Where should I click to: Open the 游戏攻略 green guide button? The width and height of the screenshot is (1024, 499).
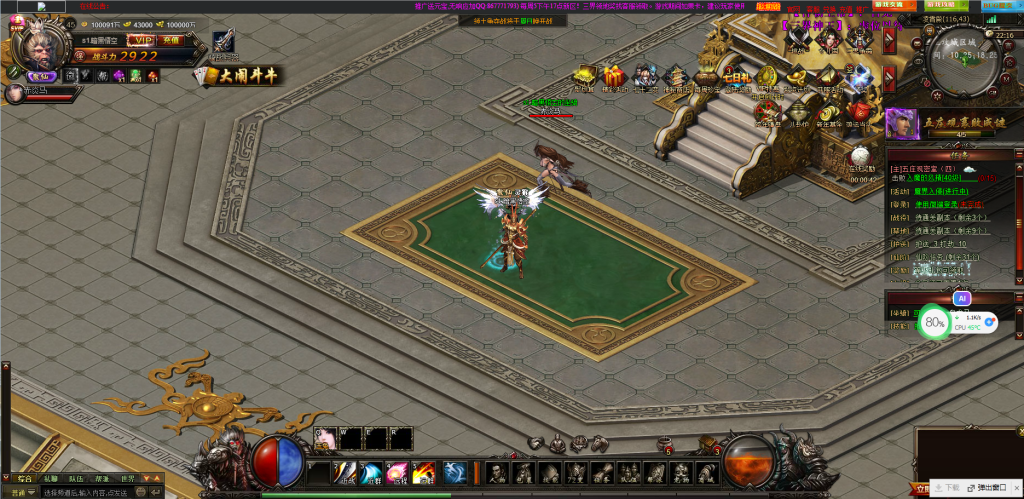(947, 5)
